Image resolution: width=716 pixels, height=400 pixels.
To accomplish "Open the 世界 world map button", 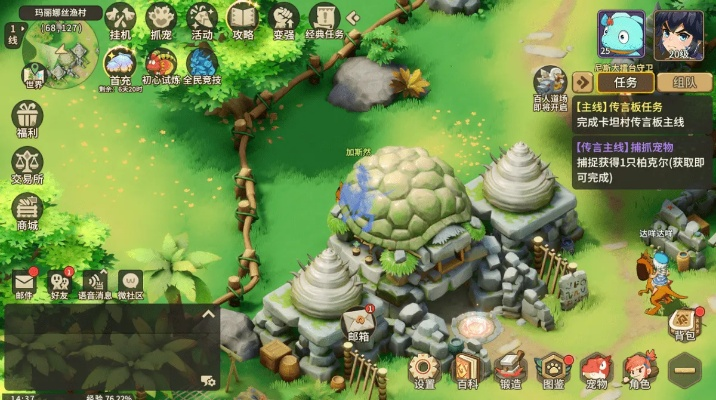I will [x=34, y=72].
